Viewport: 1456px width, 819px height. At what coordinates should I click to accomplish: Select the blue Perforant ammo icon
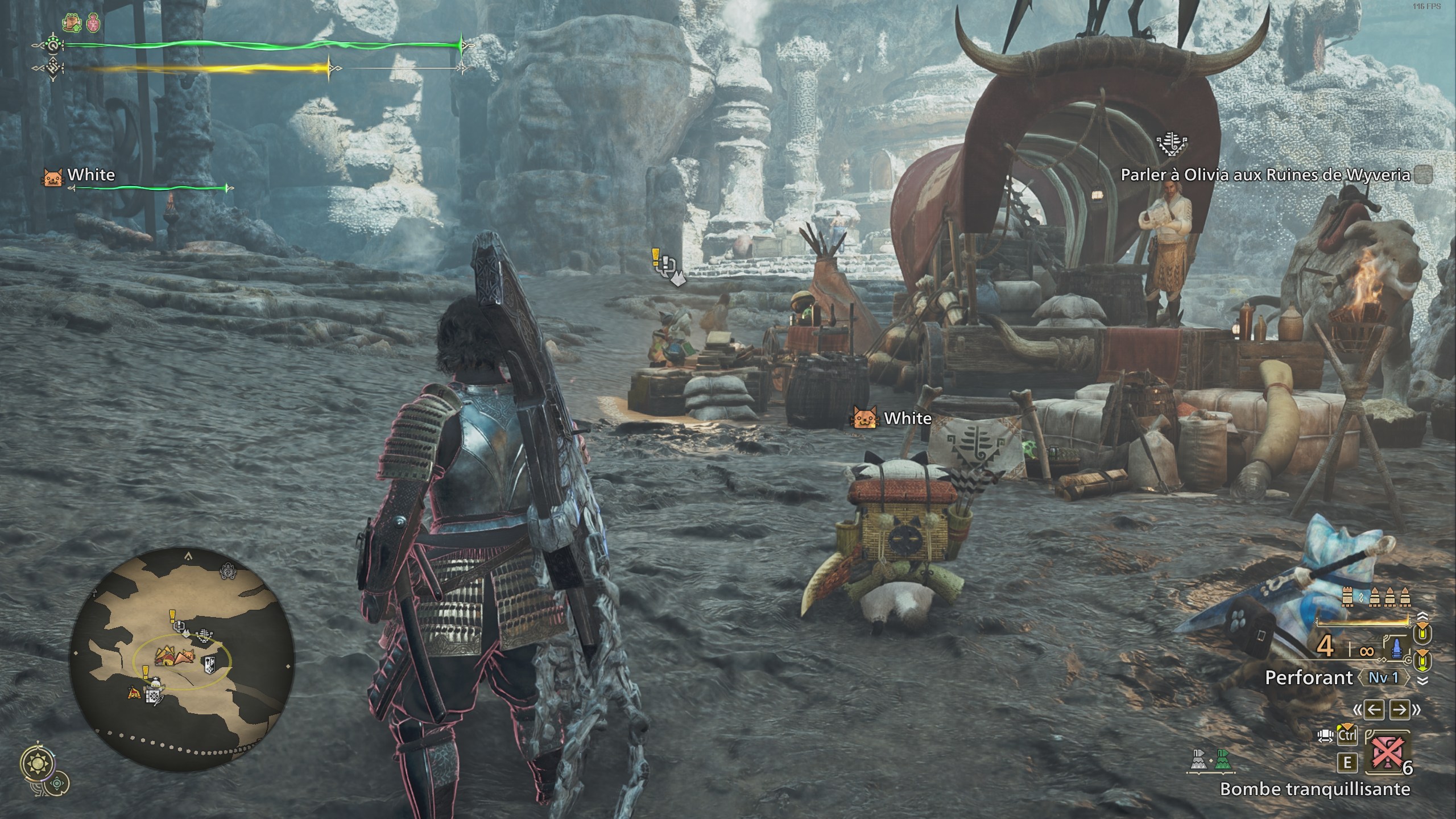tap(1396, 648)
